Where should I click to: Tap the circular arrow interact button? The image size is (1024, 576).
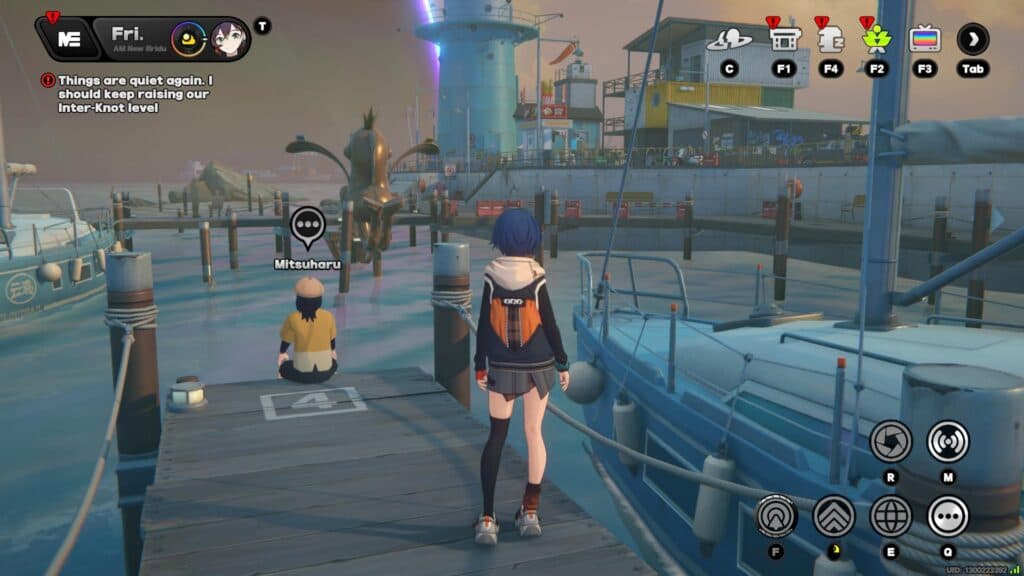point(776,516)
